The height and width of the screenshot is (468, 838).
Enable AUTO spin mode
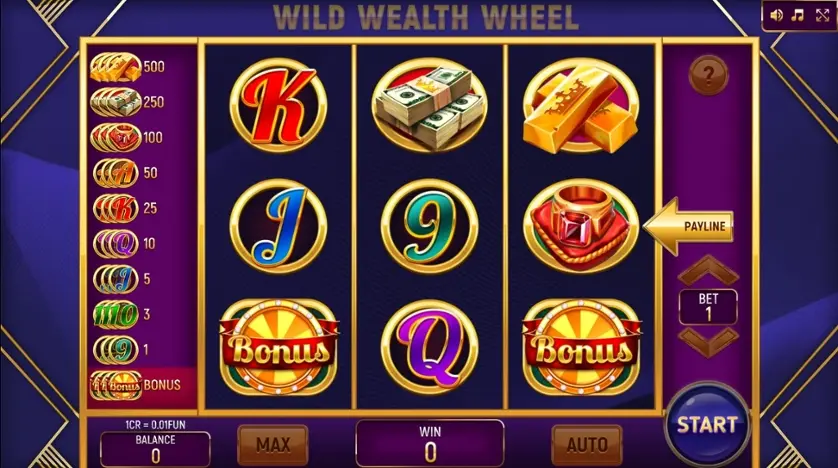pyautogui.click(x=586, y=444)
